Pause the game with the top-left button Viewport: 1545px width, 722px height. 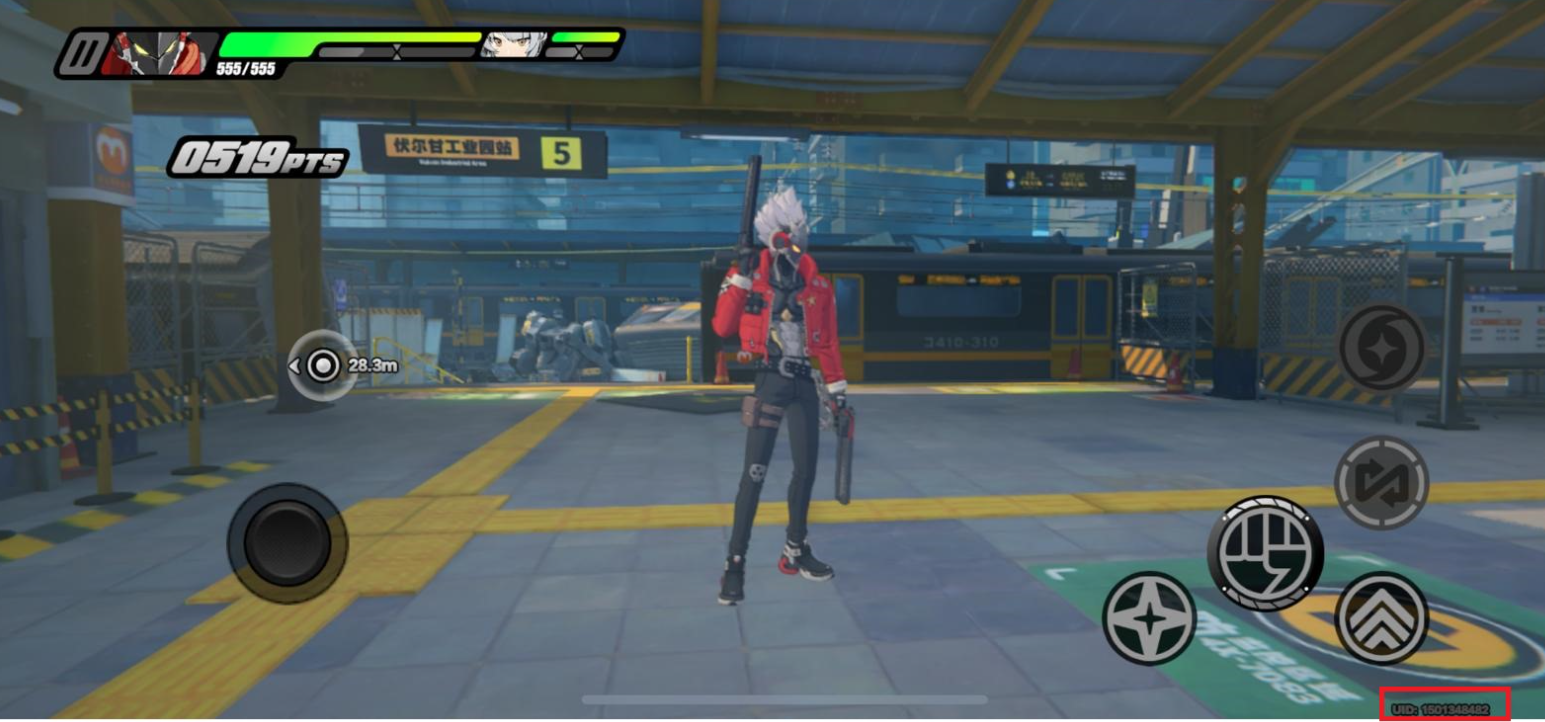point(78,54)
